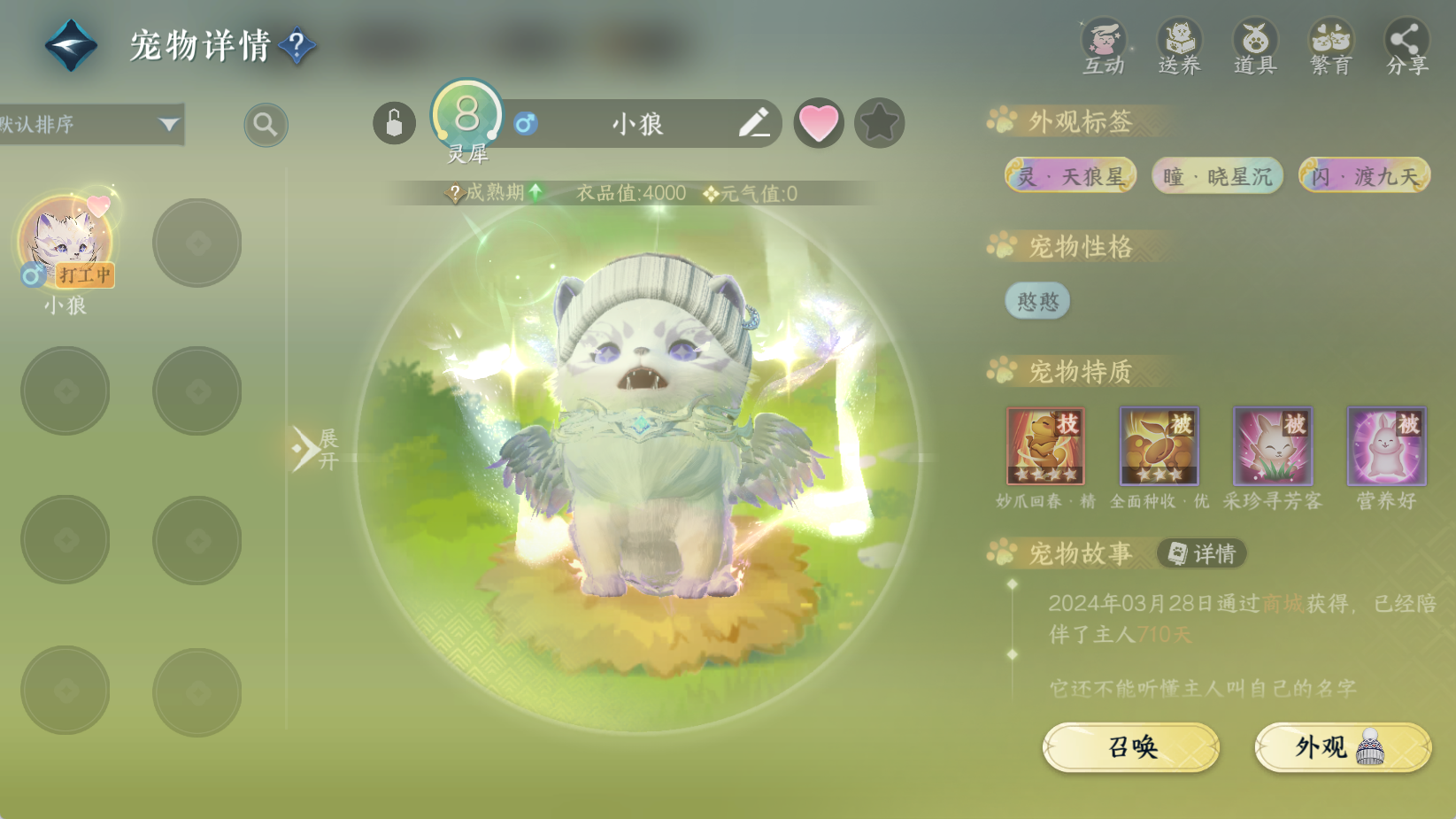1456x819 pixels.
Task: Select the 灵·天狼星 appearance tag
Action: (1070, 176)
